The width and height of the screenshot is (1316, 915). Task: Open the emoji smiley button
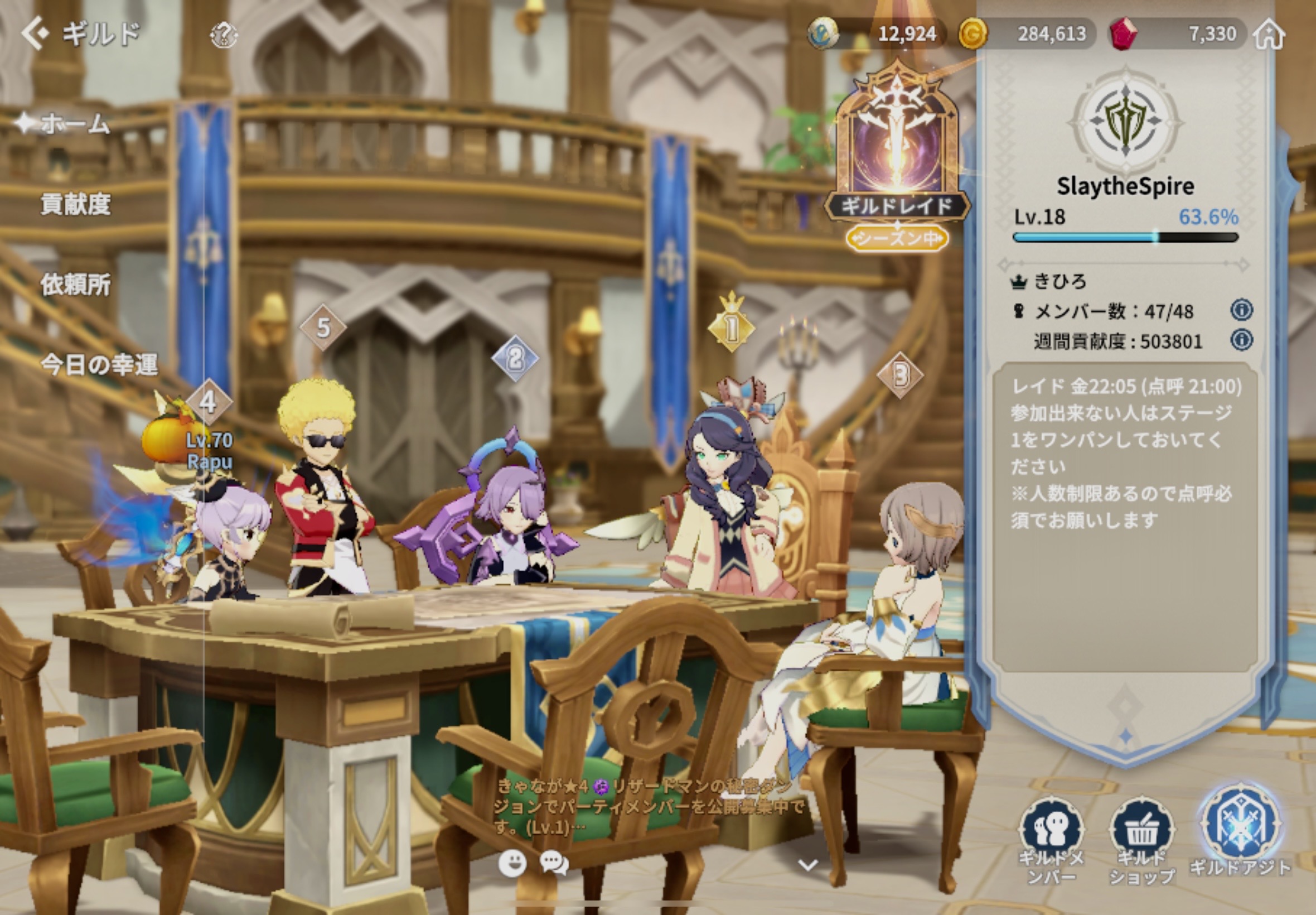(511, 863)
